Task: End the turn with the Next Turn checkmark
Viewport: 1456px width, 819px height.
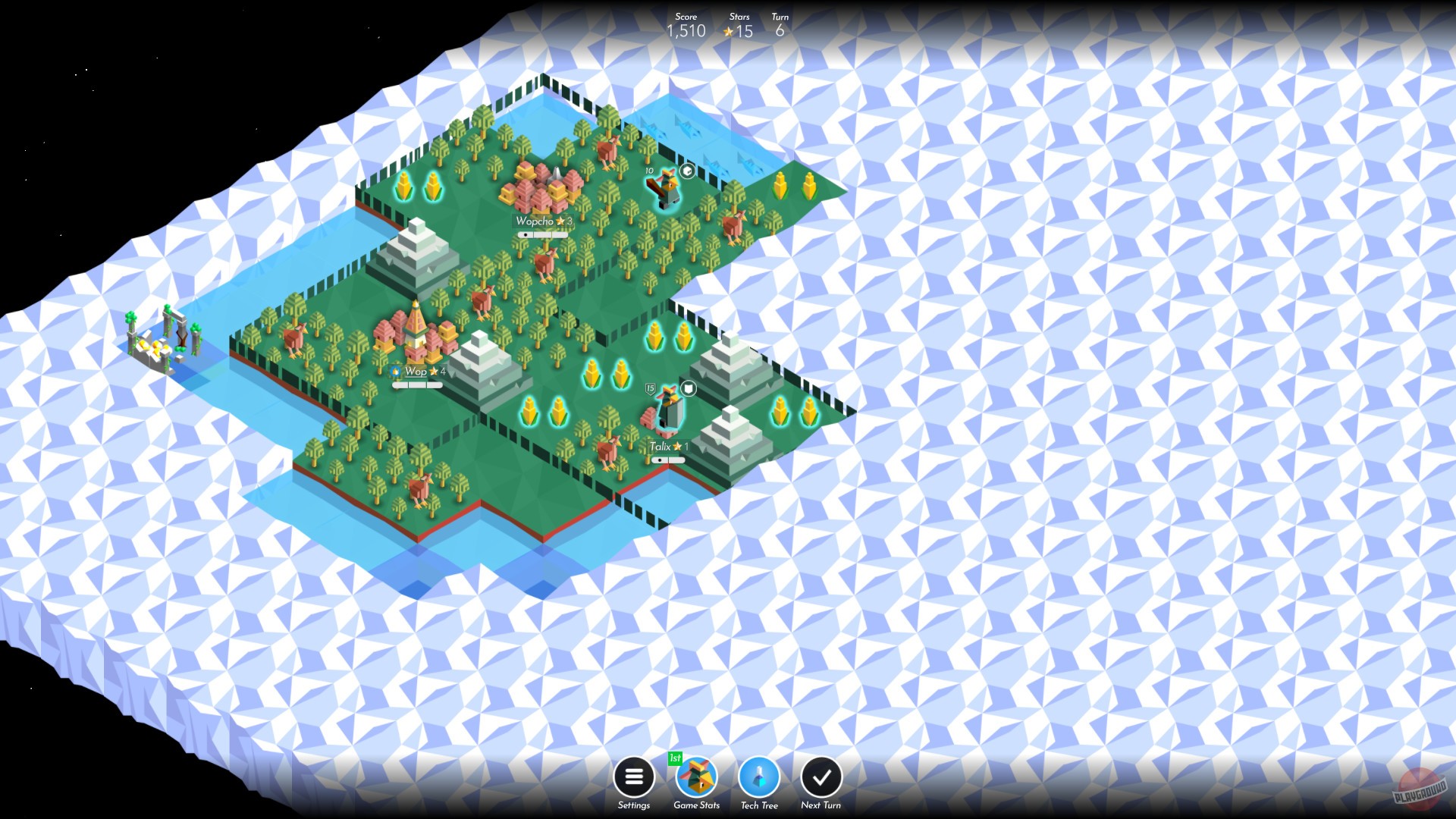Action: (x=821, y=777)
